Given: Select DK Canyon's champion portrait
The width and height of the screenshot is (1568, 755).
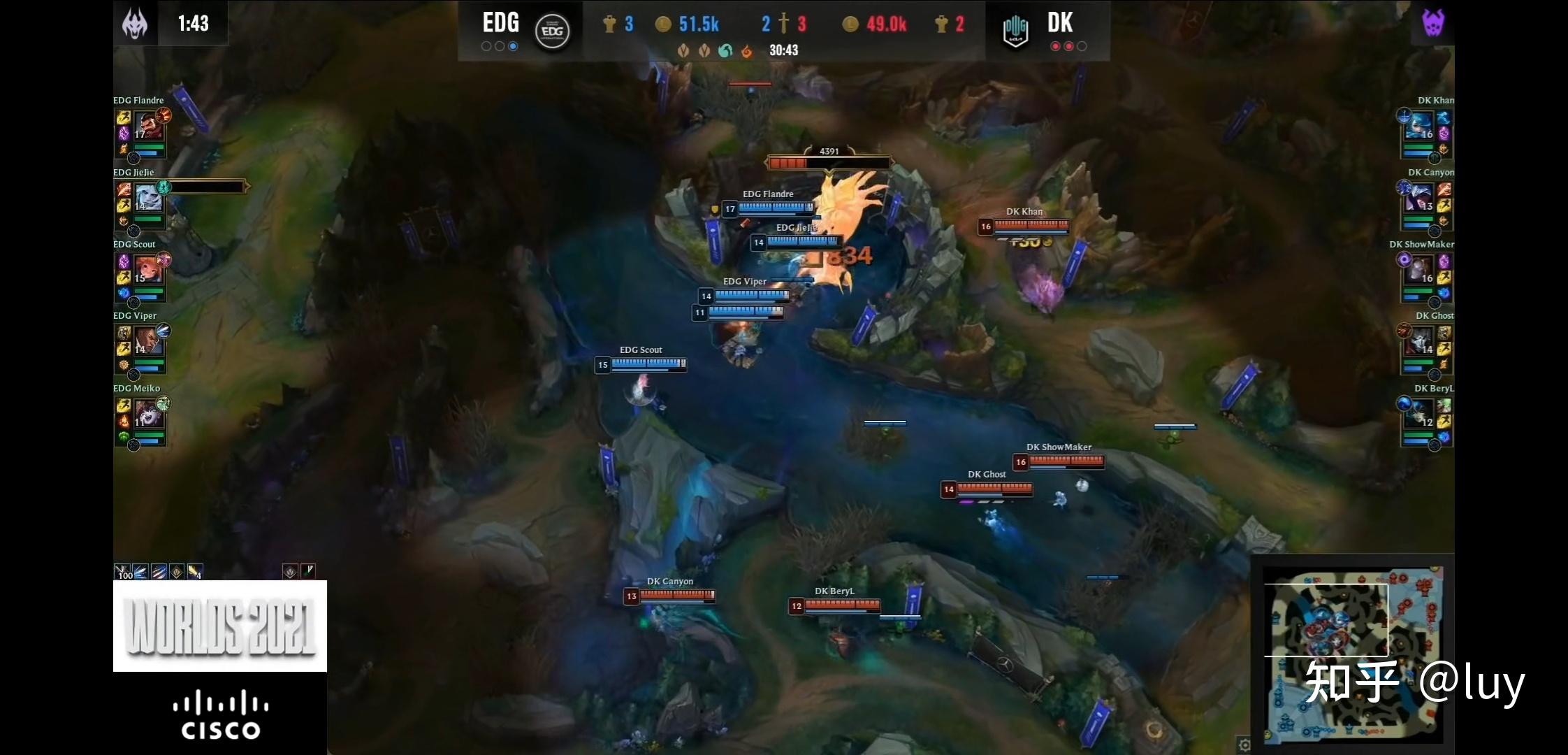Looking at the screenshot, I should tap(1419, 199).
